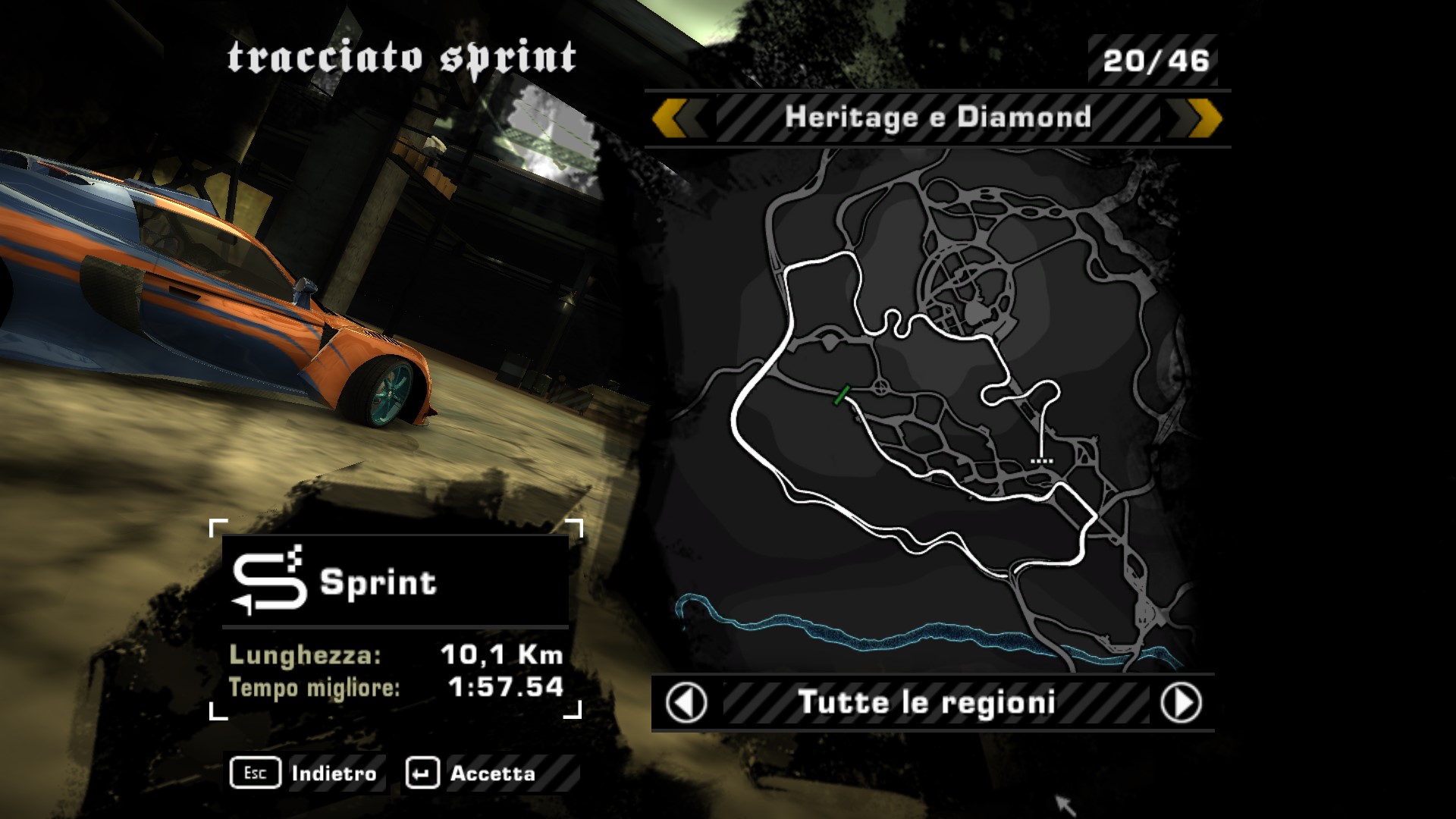Confirm the track with Accetta
The width and height of the screenshot is (1456, 819).
pyautogui.click(x=472, y=773)
